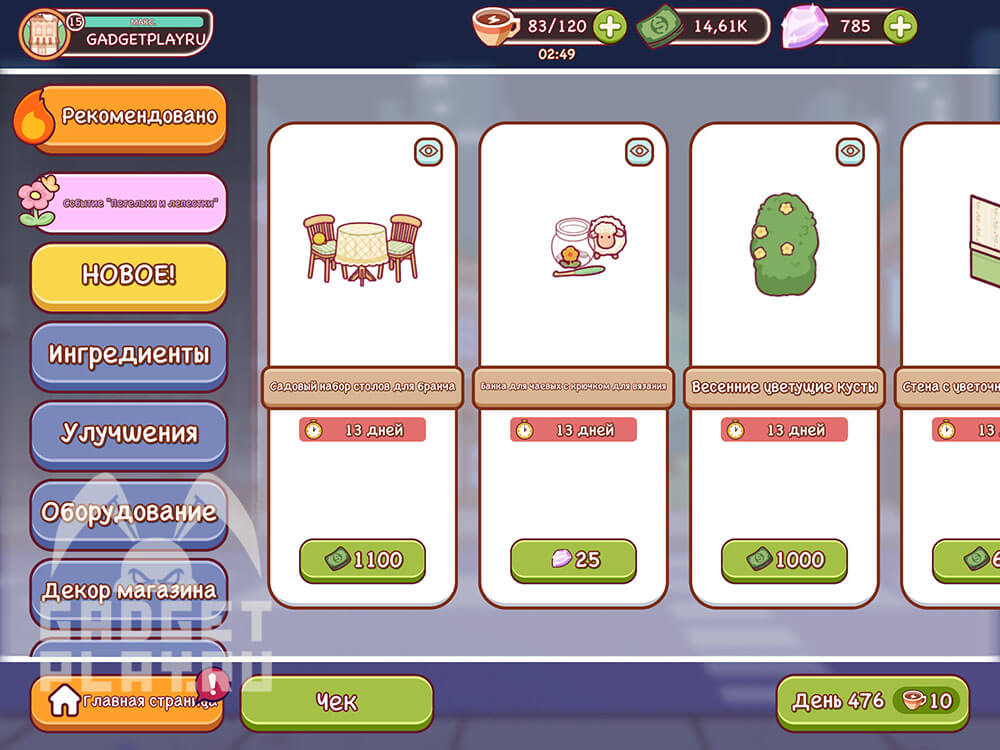Add more purple gems with plus button
Screen dimensions: 1000x750
click(900, 27)
